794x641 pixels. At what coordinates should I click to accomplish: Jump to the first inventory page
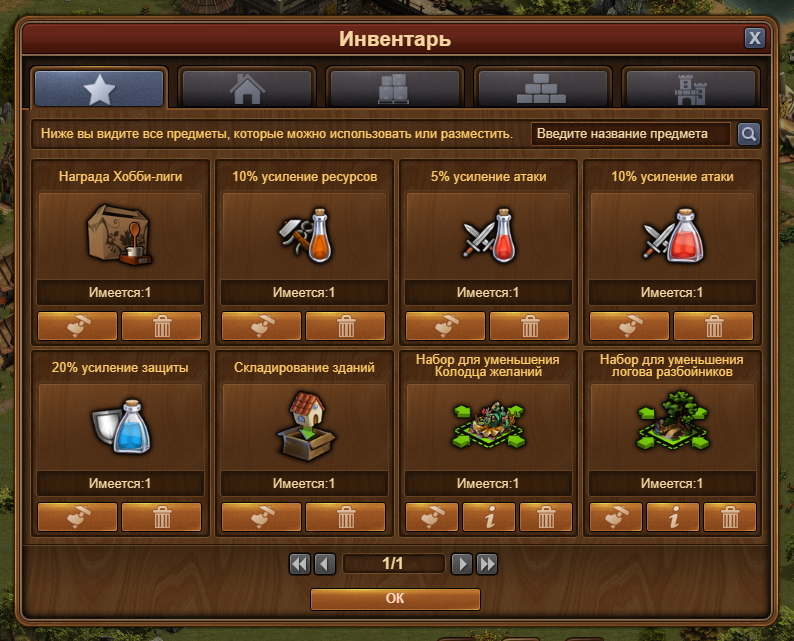tap(299, 564)
